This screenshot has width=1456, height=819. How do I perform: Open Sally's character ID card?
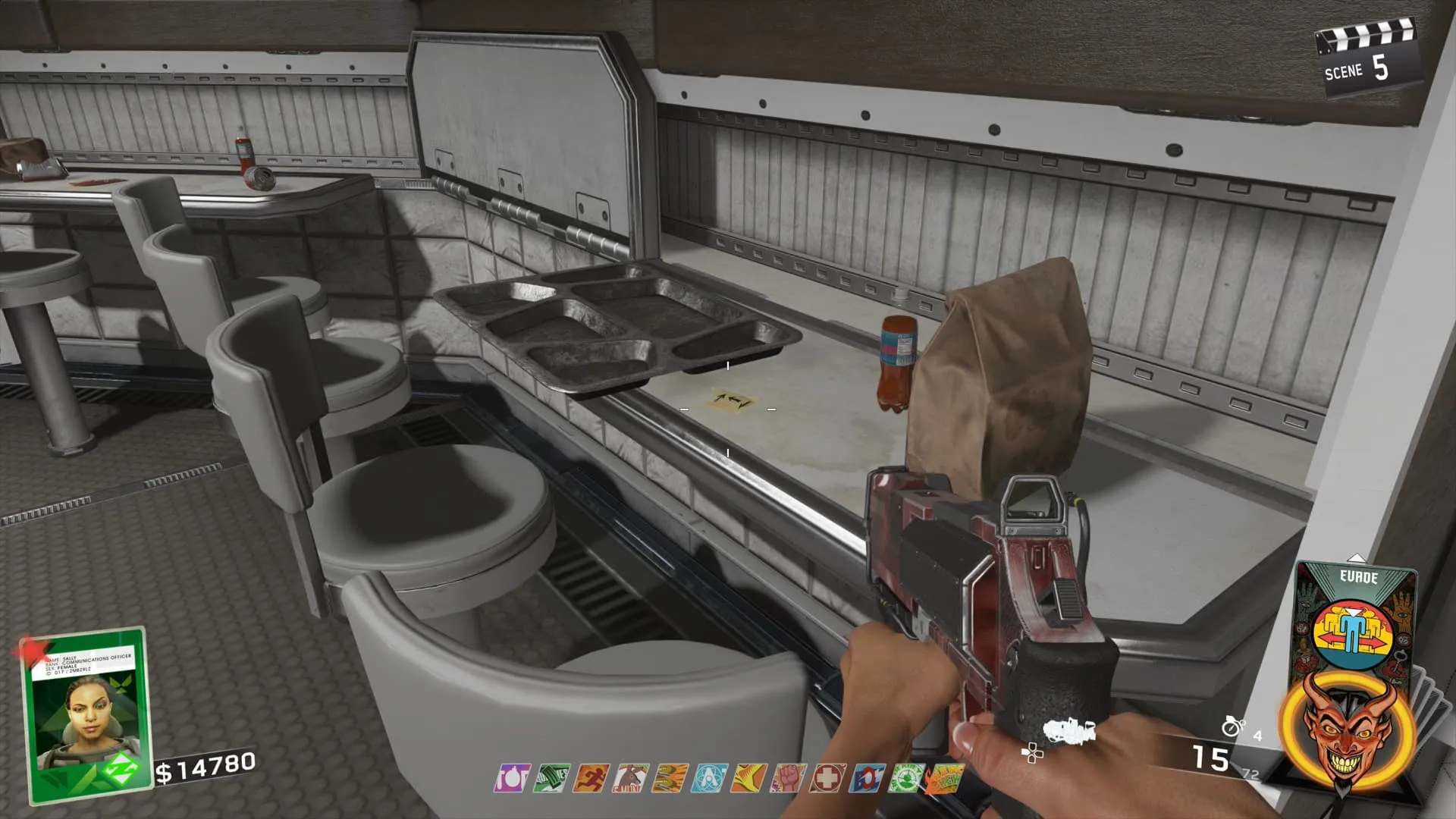tap(85, 713)
